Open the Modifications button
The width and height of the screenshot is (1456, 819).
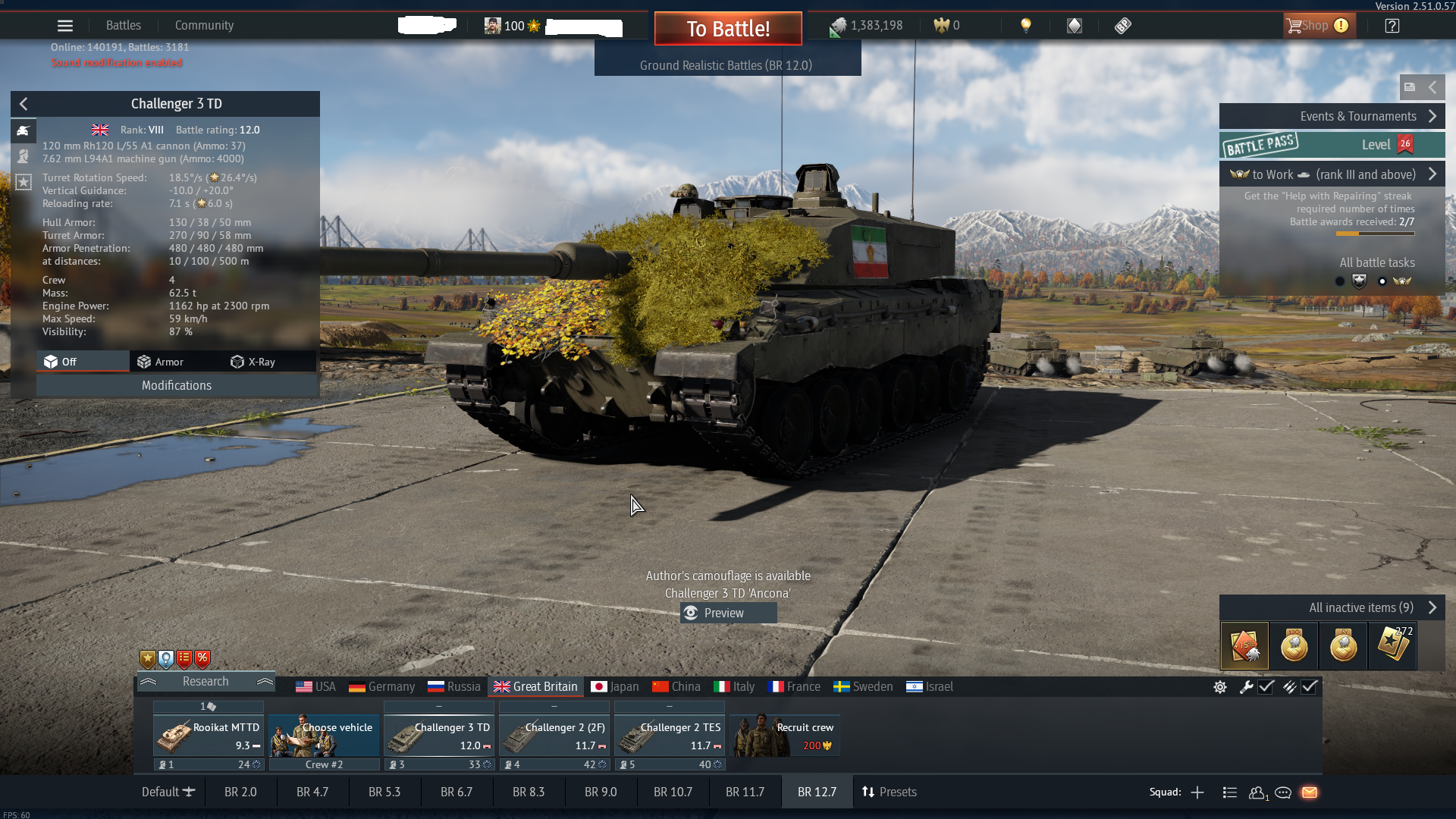coord(177,385)
